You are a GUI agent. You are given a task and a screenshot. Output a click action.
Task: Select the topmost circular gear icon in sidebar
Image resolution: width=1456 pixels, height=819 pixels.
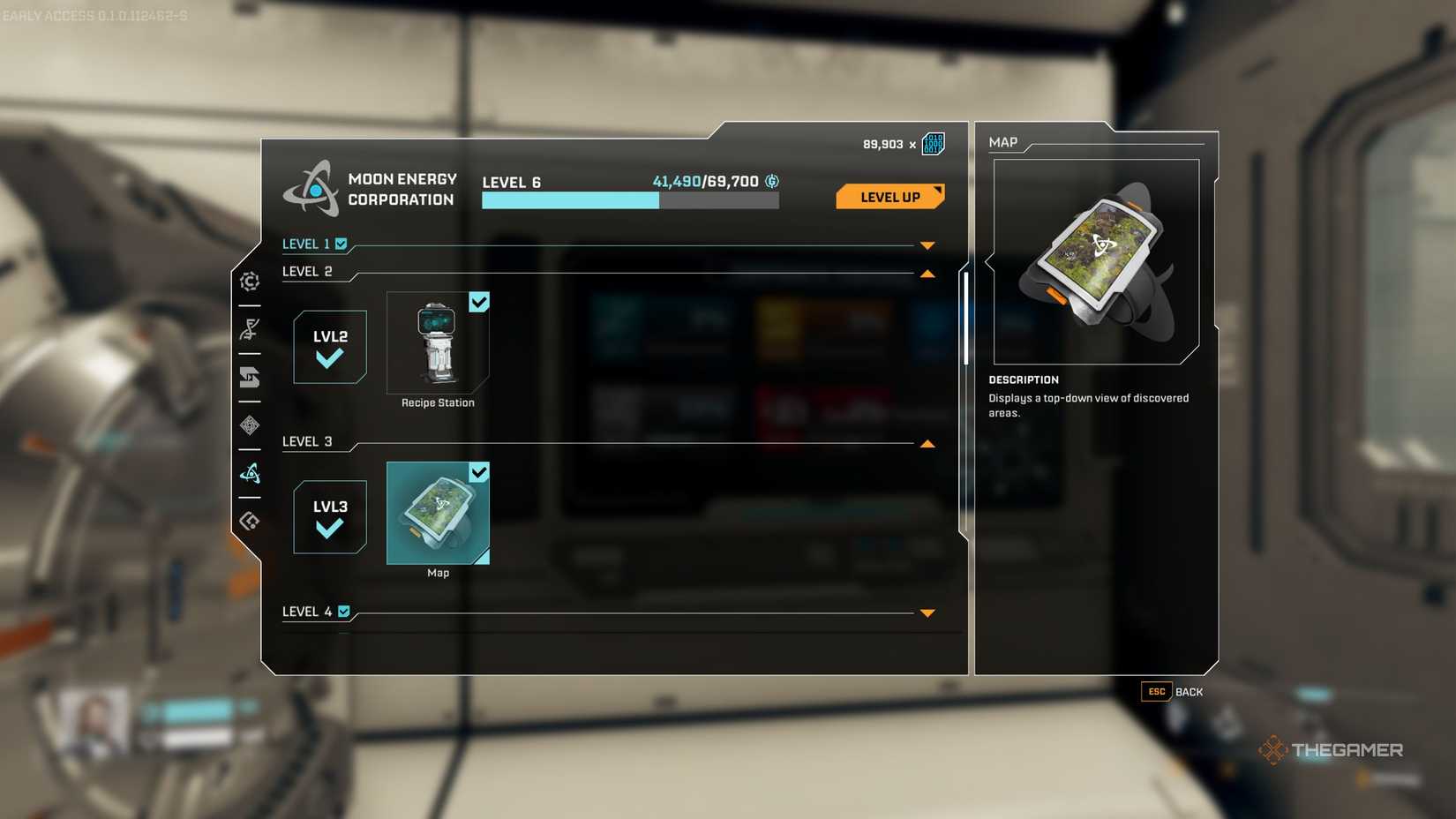pyautogui.click(x=250, y=281)
